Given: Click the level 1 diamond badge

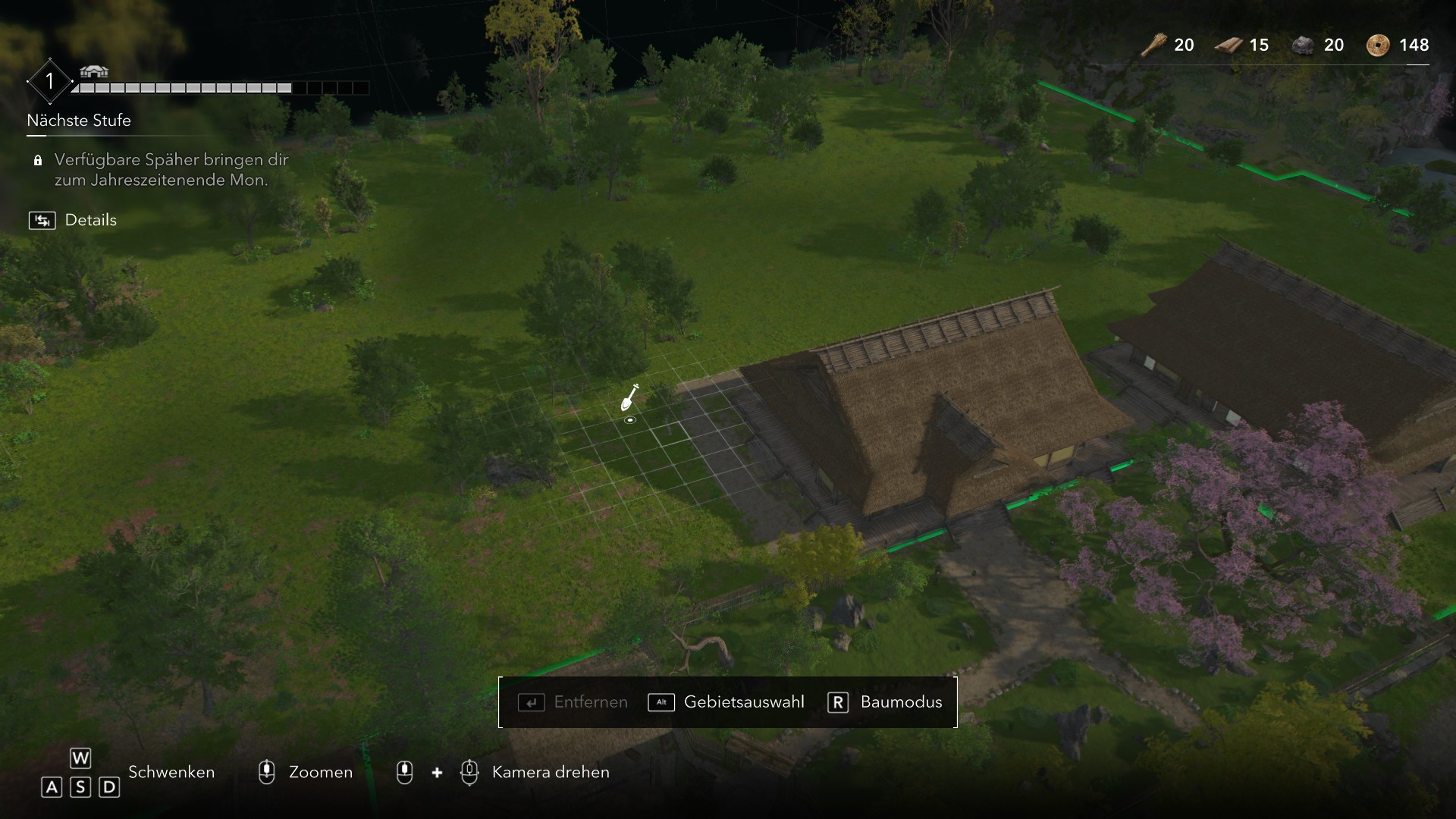Looking at the screenshot, I should click(49, 80).
